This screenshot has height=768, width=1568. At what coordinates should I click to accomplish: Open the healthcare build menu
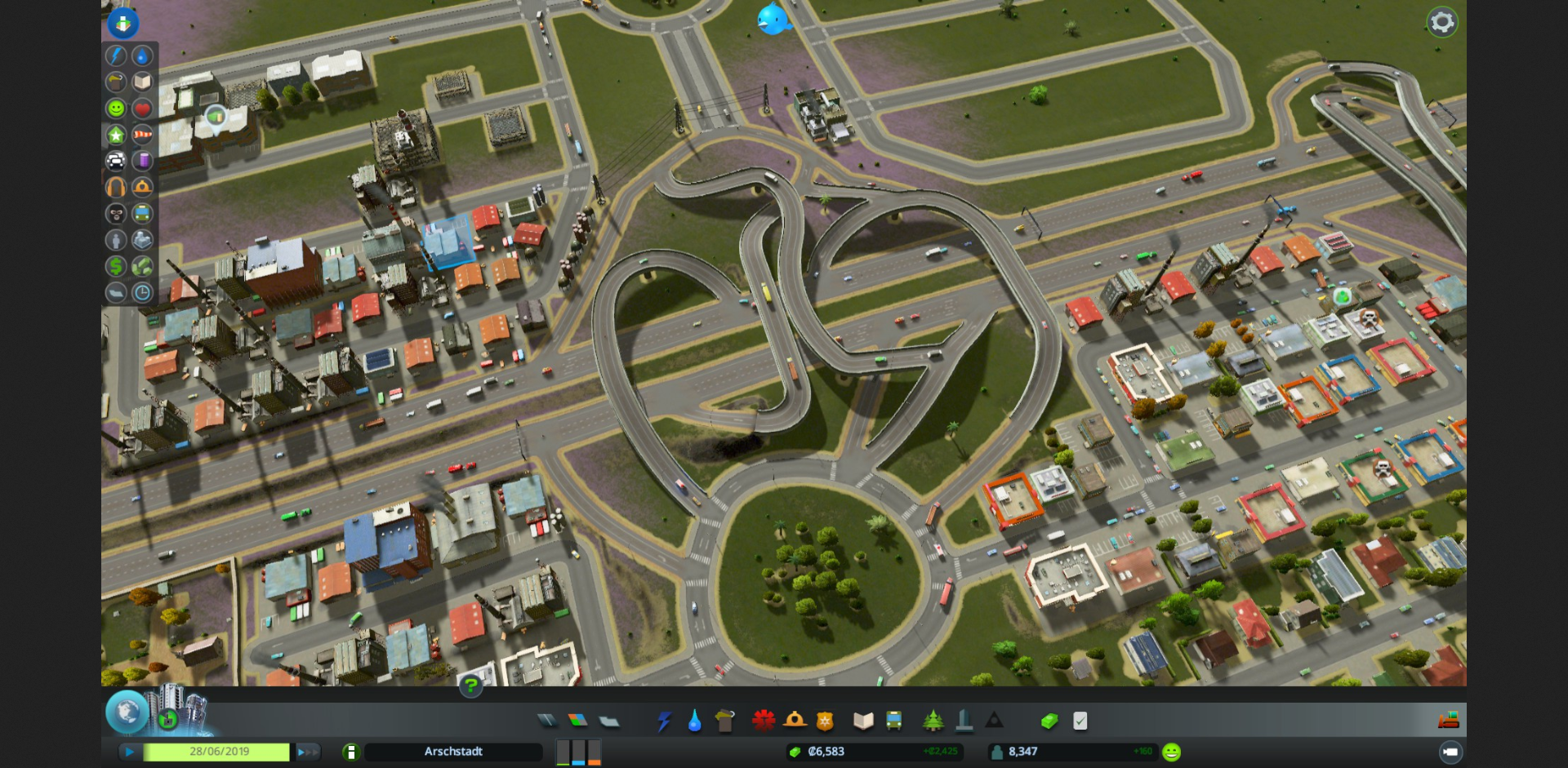coord(764,721)
